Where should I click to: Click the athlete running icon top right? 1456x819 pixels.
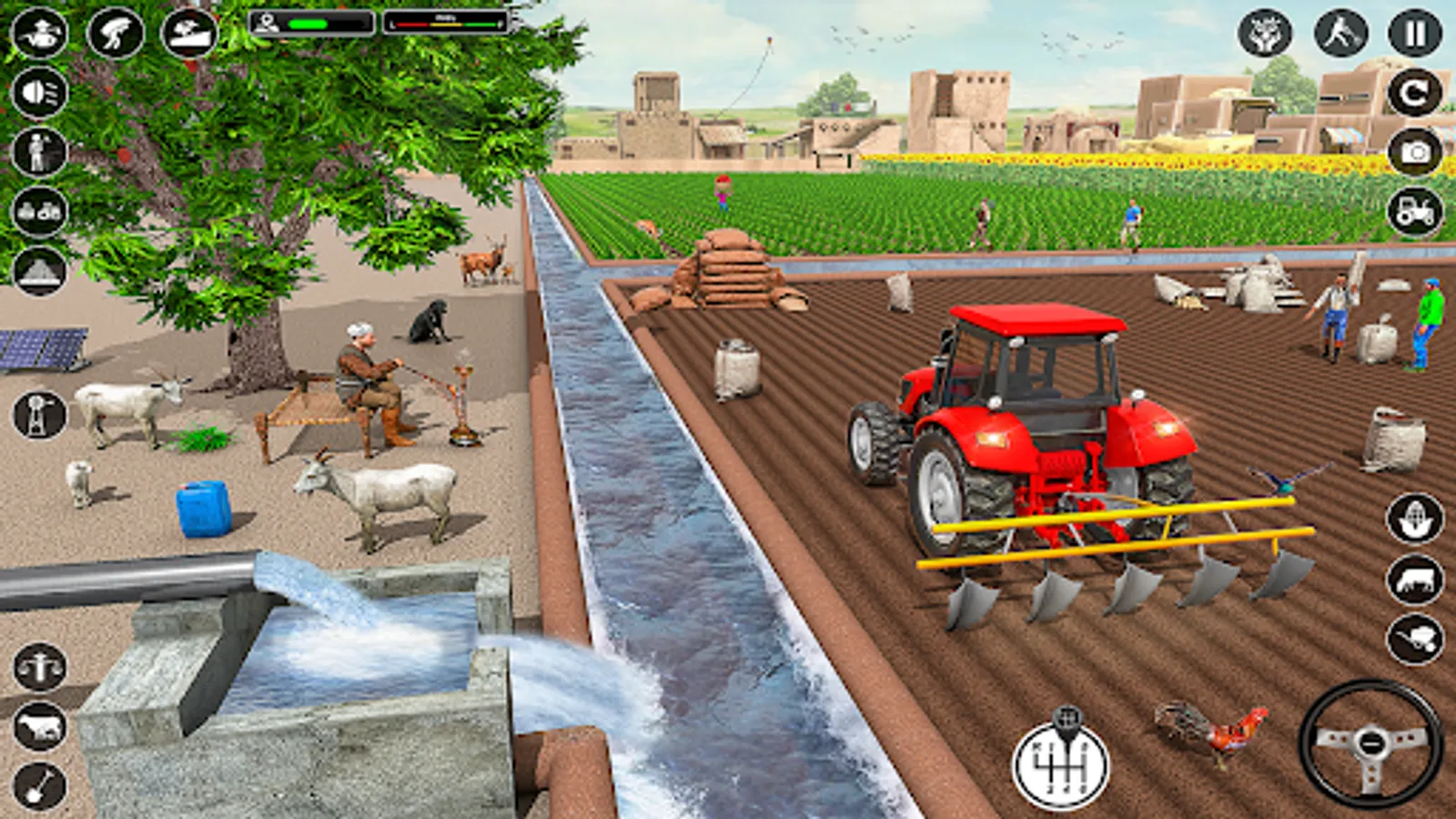(x=1338, y=35)
